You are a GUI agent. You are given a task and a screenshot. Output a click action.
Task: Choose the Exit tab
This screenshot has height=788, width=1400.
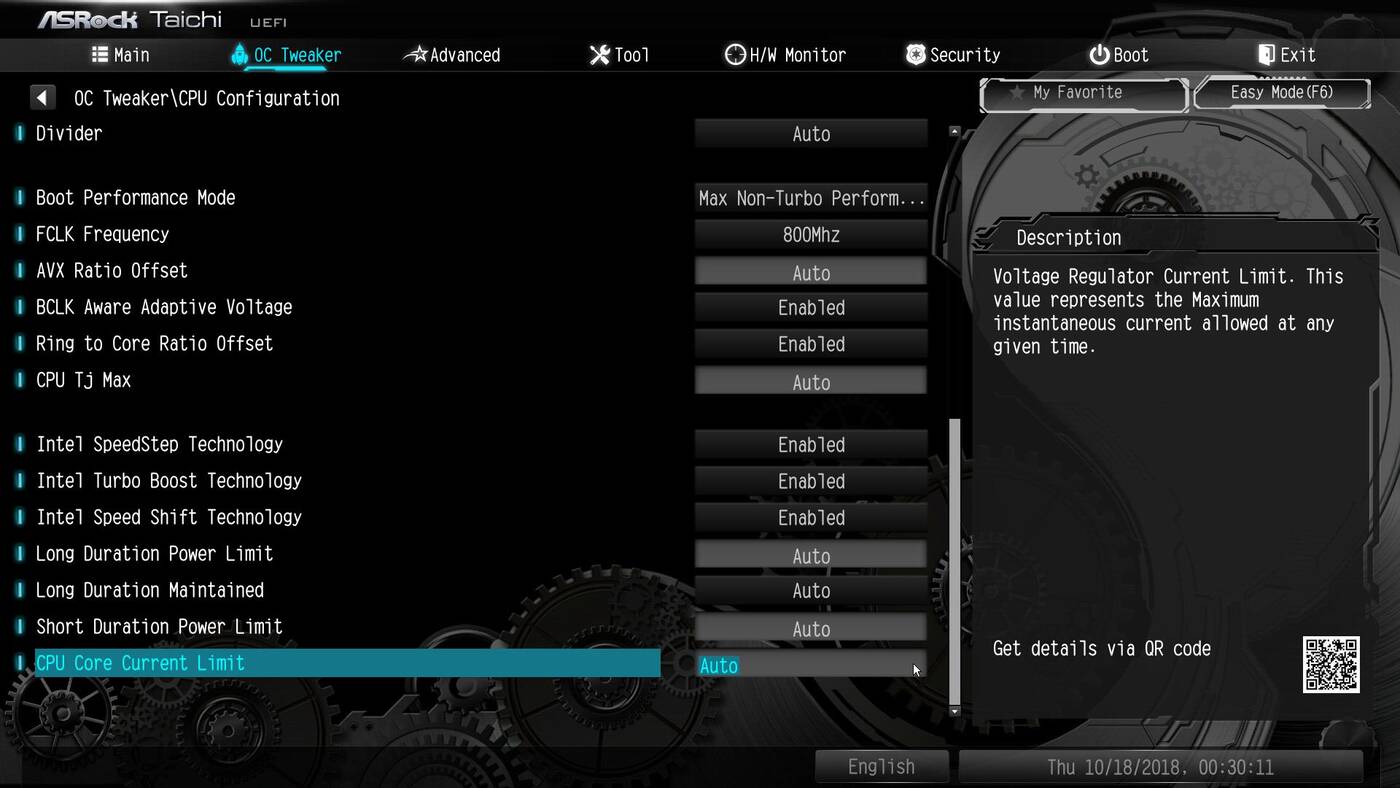(x=1287, y=55)
